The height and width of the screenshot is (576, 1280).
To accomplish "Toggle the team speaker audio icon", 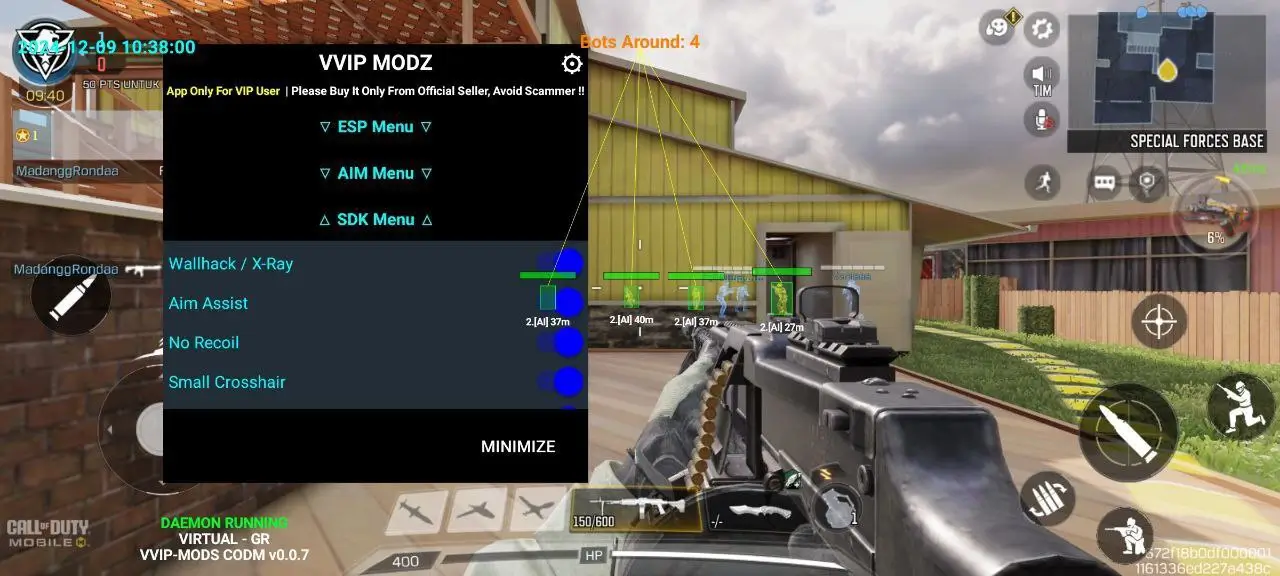I will [x=1042, y=75].
